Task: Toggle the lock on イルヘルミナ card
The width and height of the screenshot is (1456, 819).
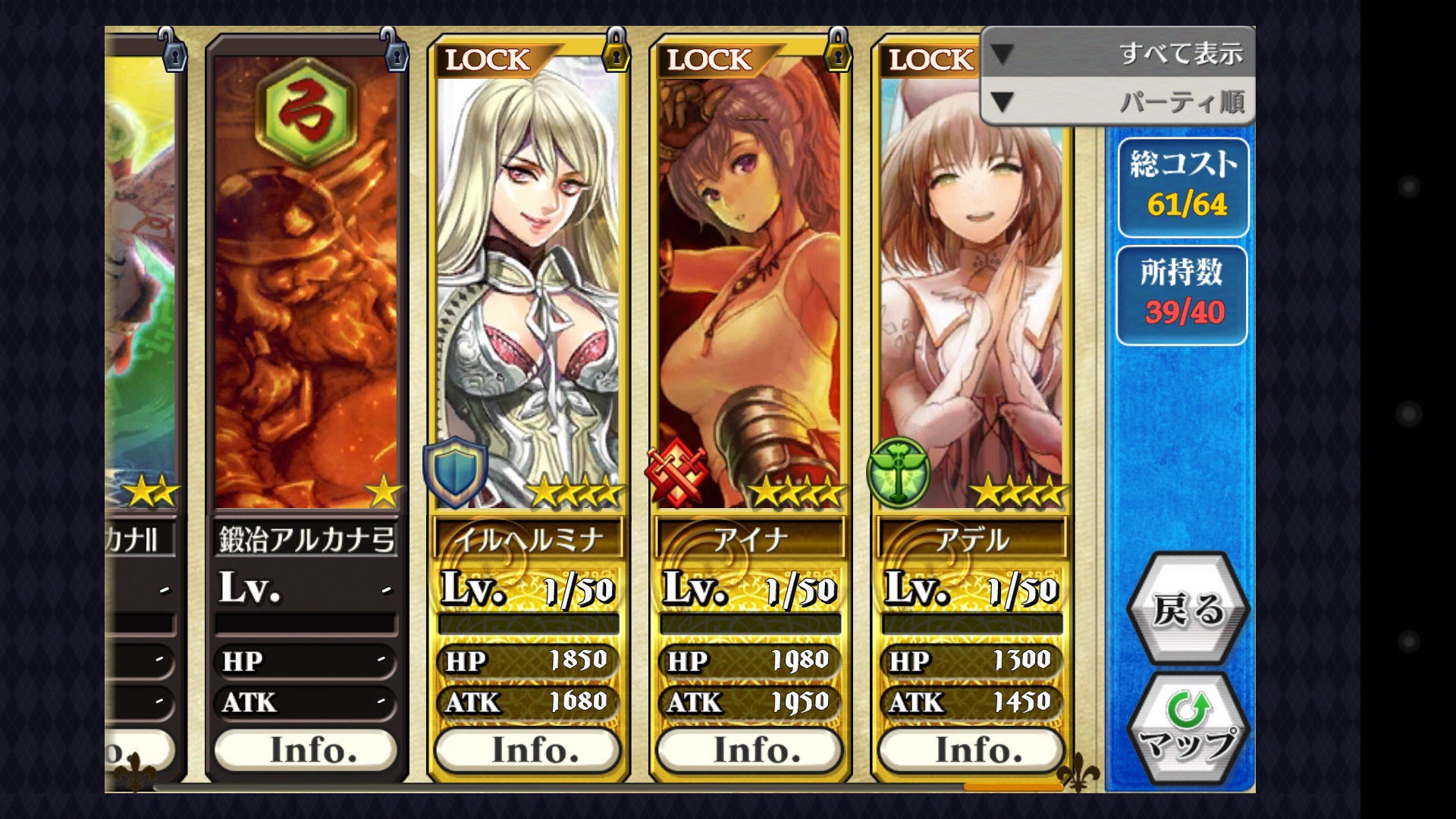Action: [616, 50]
